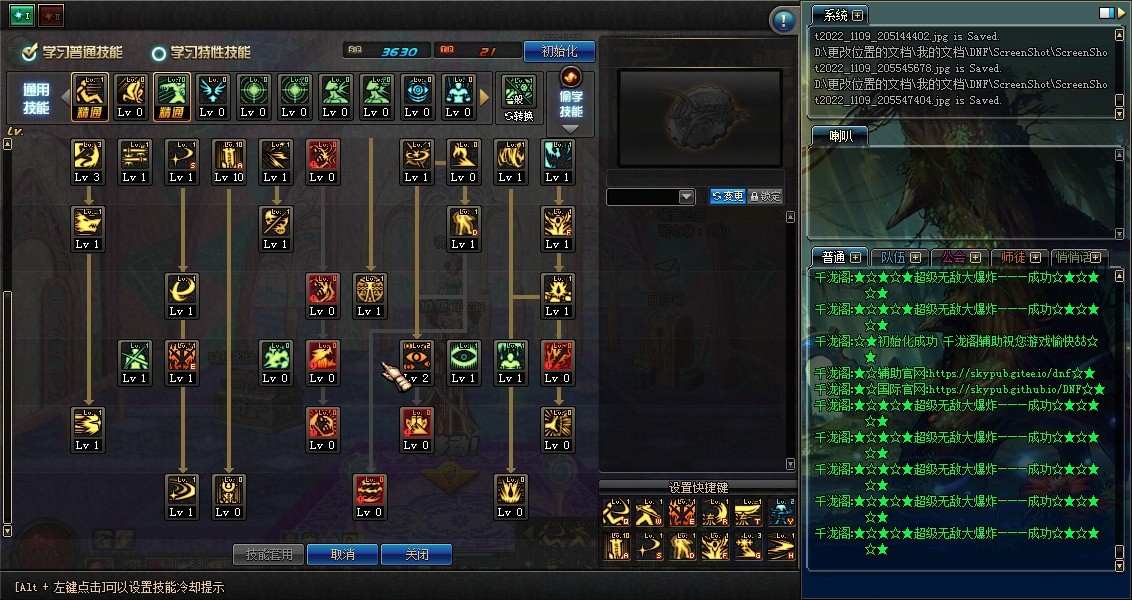Close the skill window with 关闭
The image size is (1132, 600).
coord(416,554)
